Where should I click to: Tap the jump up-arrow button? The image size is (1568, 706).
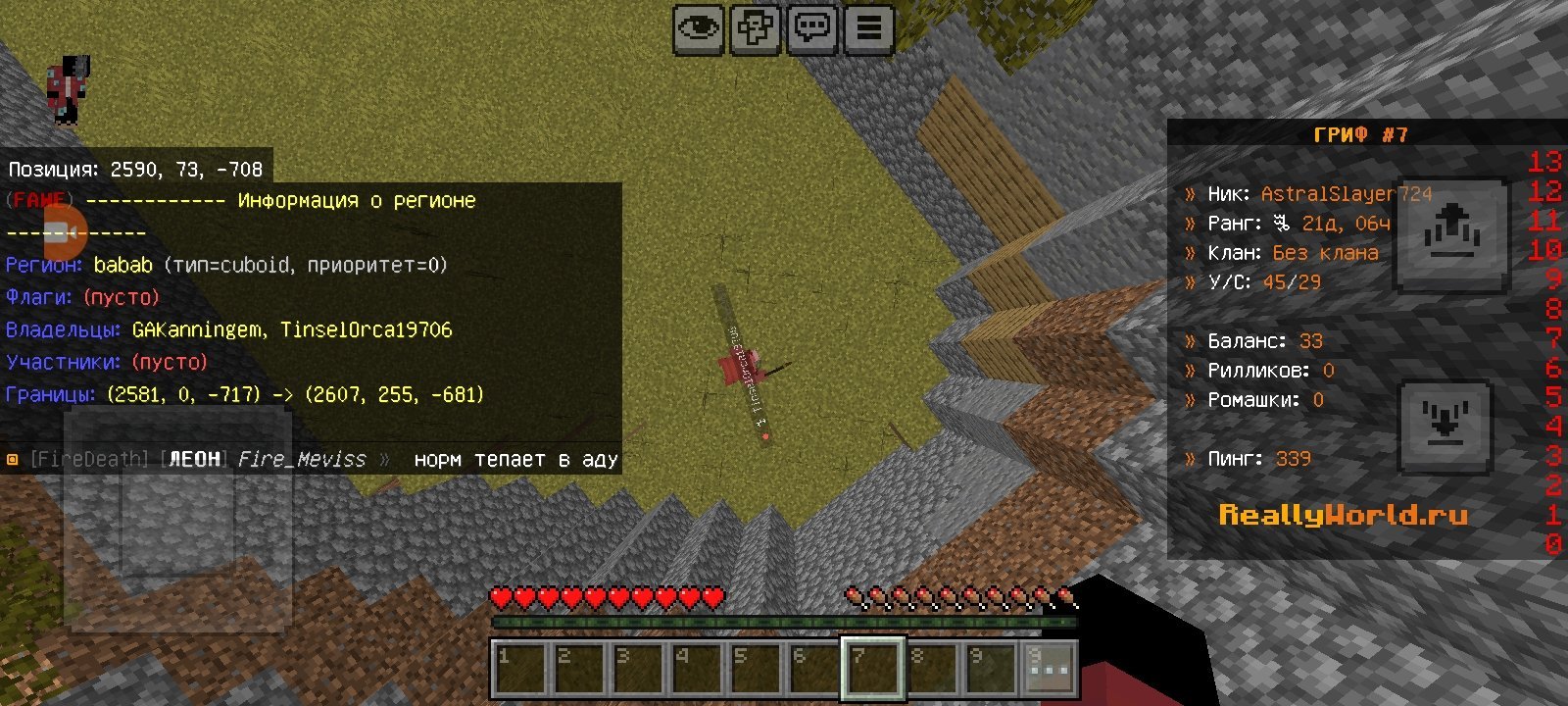pos(1450,235)
